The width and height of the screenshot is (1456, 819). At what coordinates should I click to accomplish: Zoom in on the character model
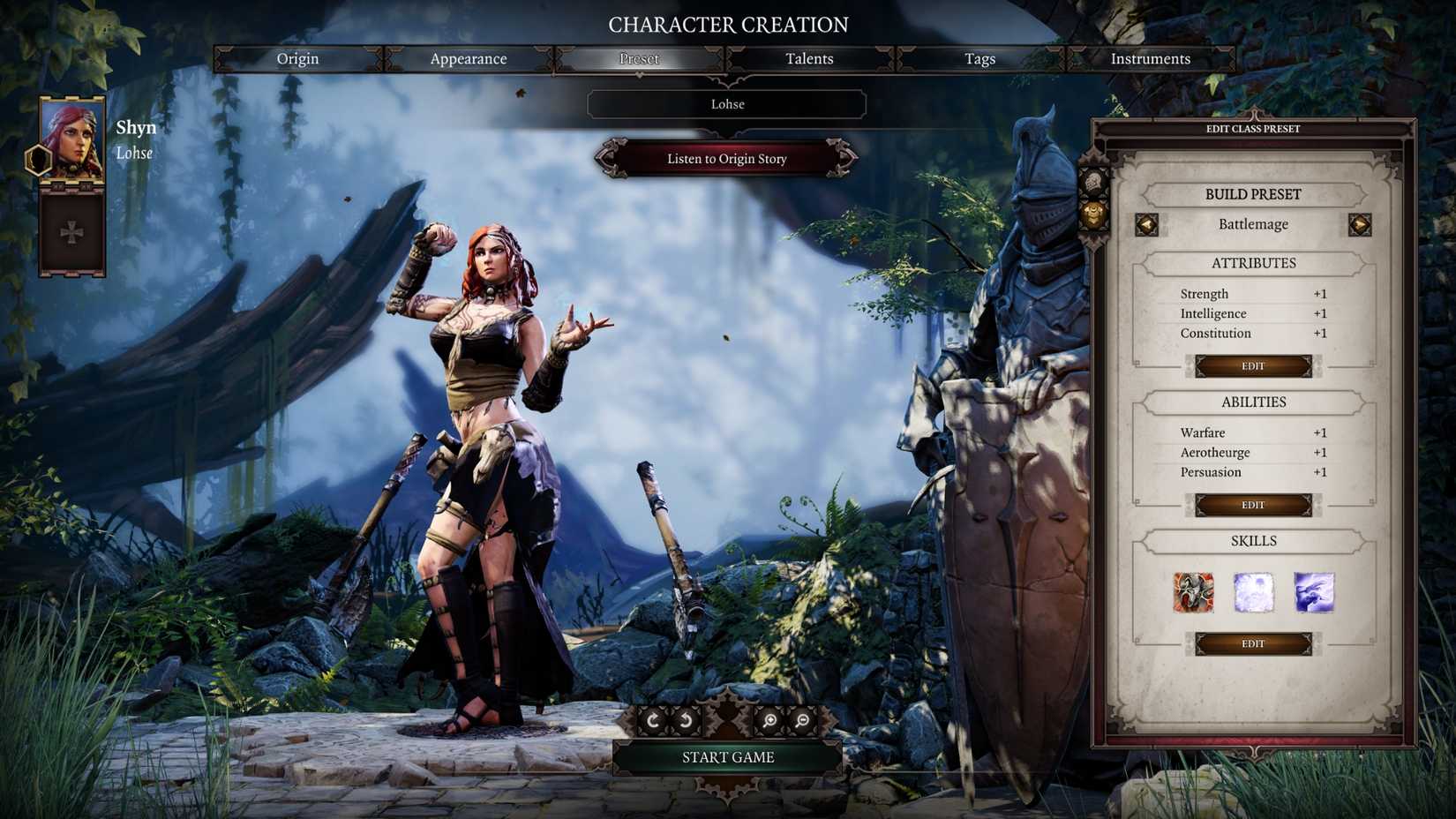[768, 719]
